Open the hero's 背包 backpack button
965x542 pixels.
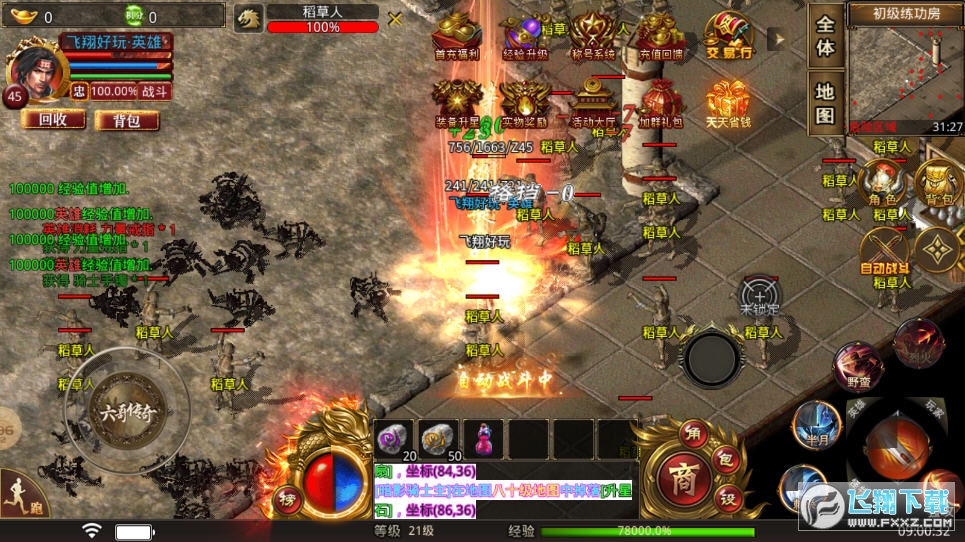click(127, 120)
